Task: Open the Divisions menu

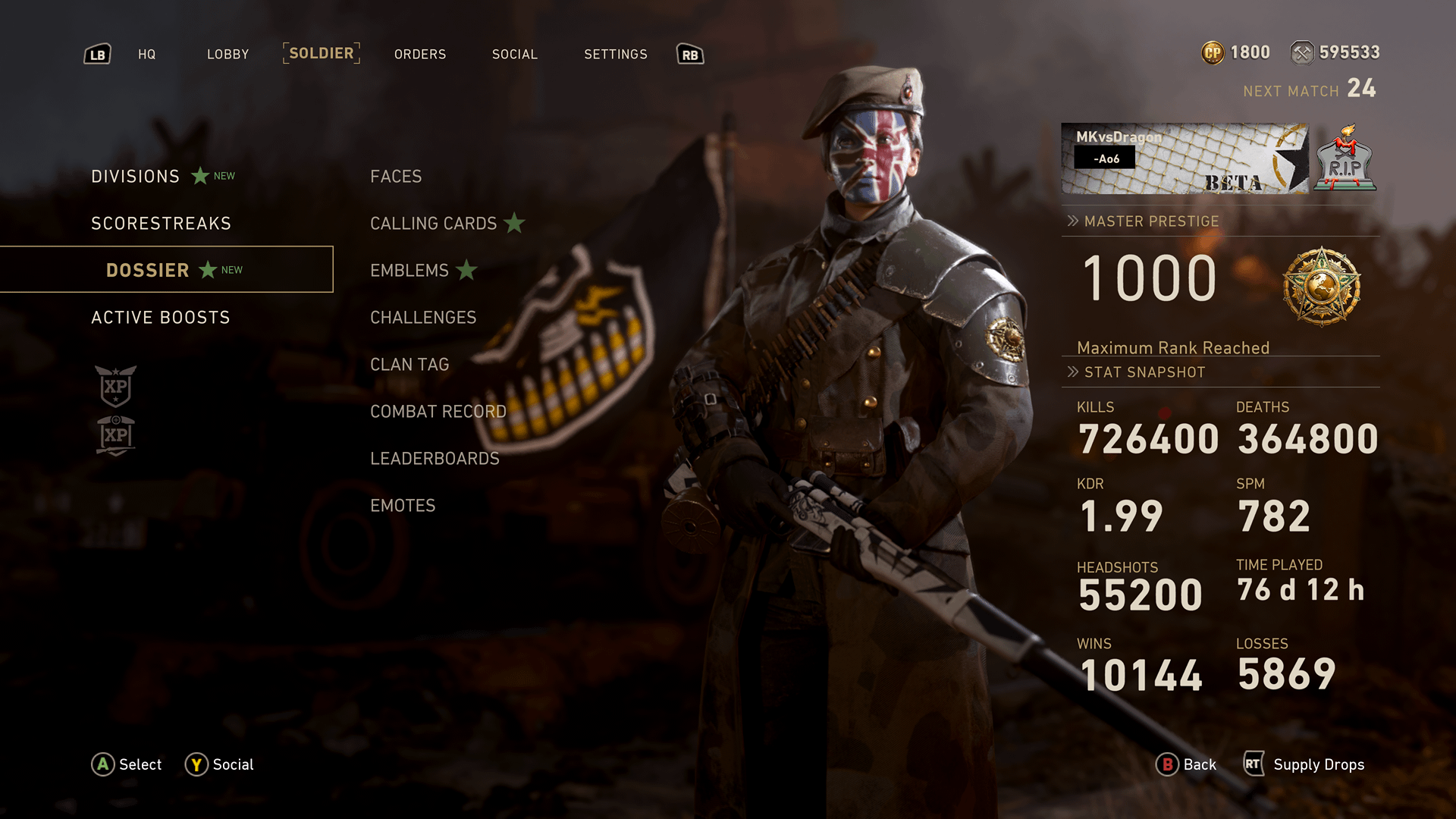Action: click(x=136, y=177)
